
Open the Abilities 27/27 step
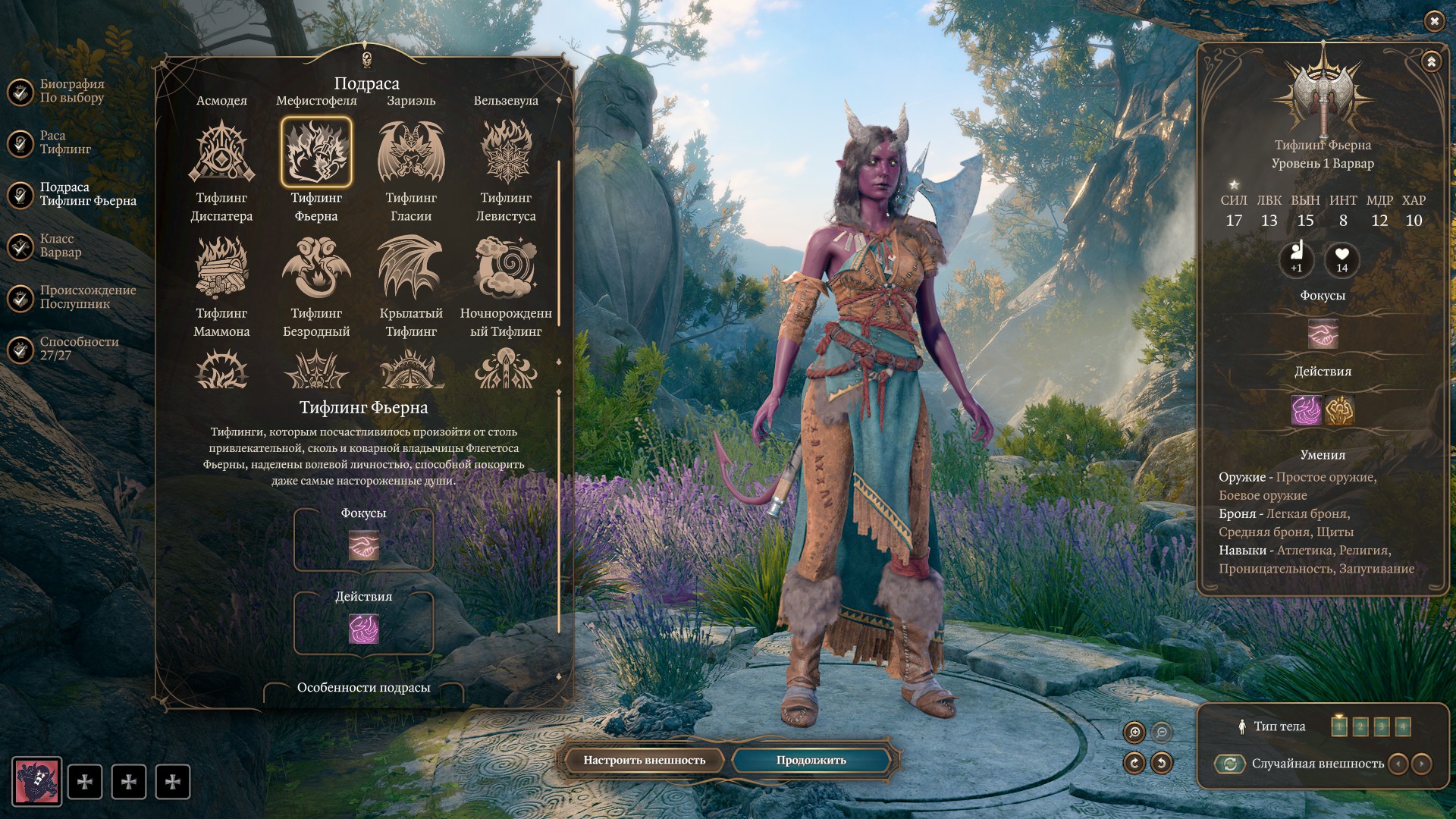(79, 349)
